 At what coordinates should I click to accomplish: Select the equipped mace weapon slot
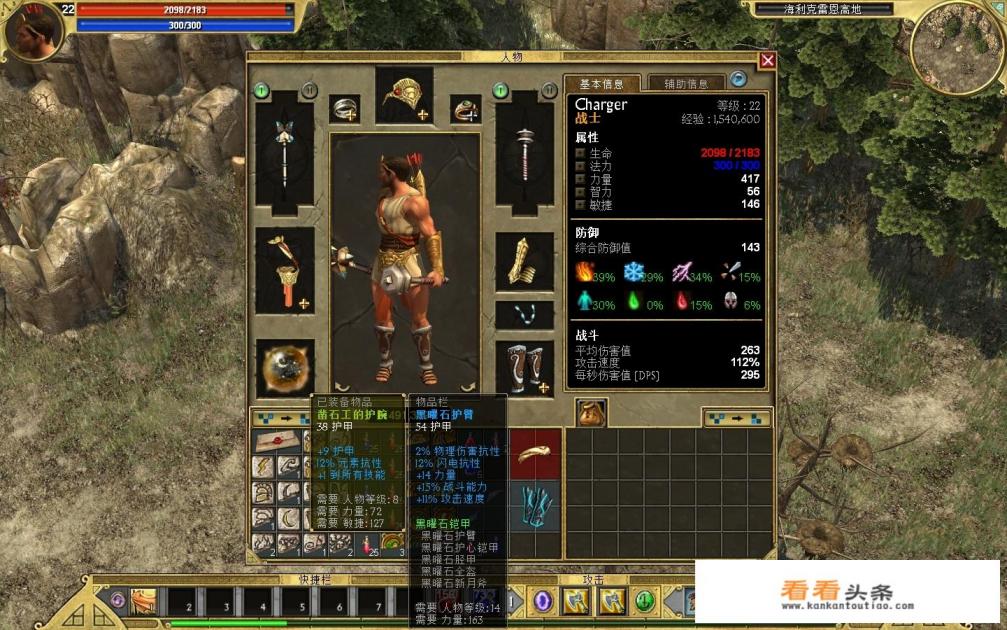coord(524,150)
